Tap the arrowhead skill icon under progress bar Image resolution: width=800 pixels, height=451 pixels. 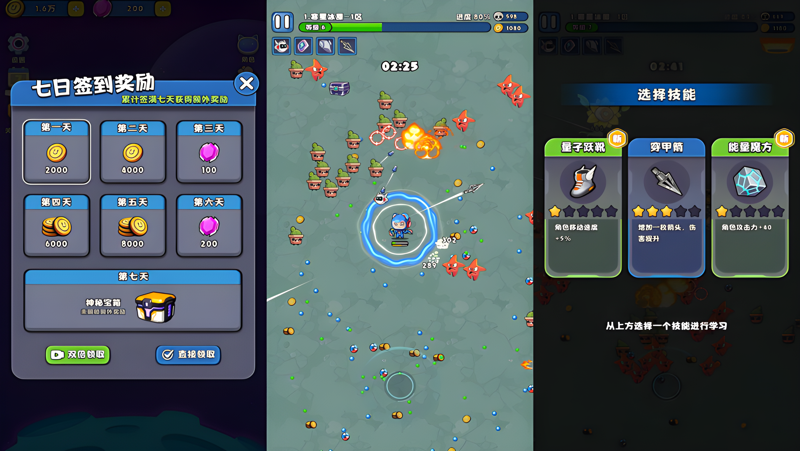point(347,46)
